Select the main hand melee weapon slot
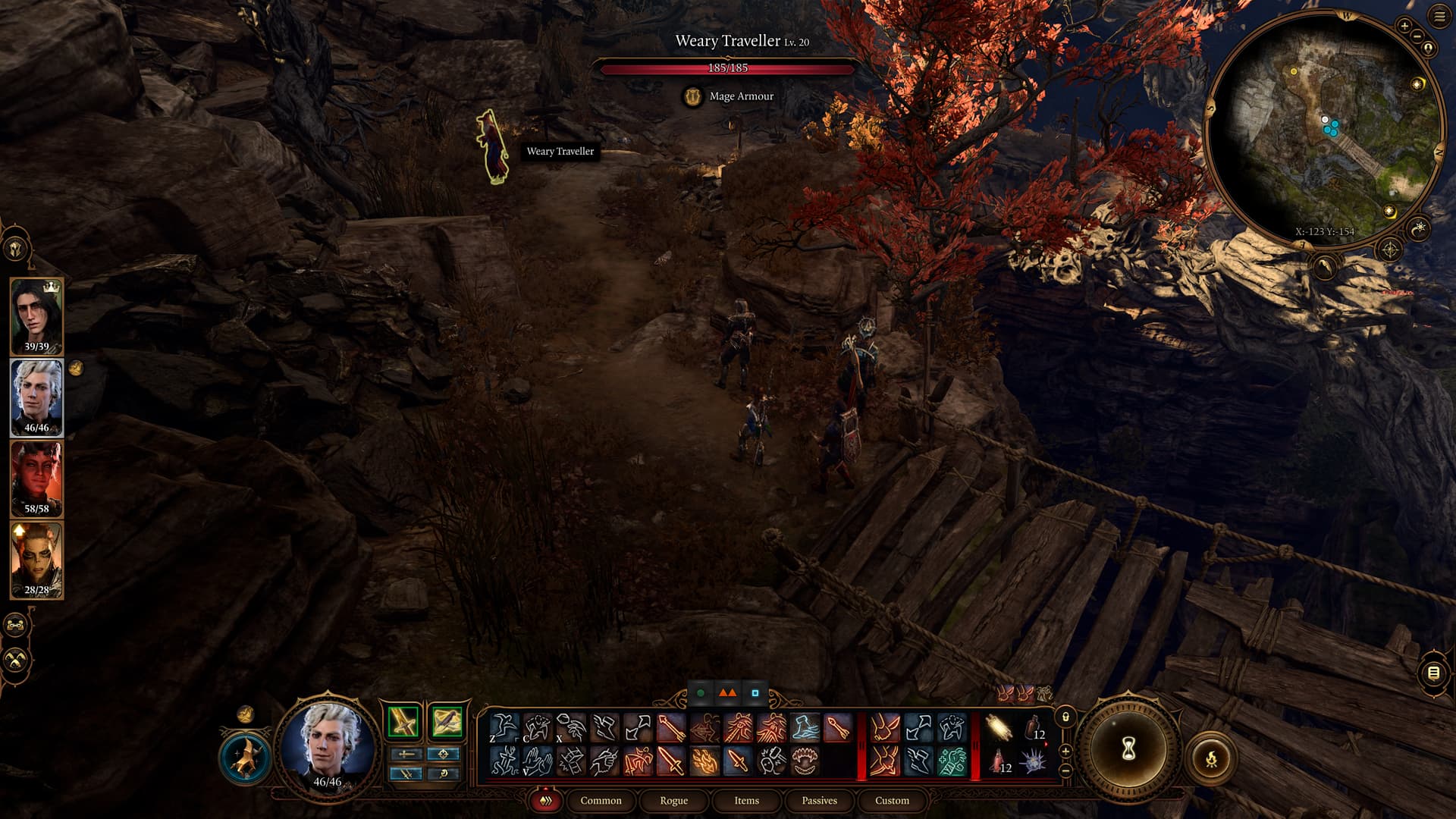 click(x=403, y=721)
